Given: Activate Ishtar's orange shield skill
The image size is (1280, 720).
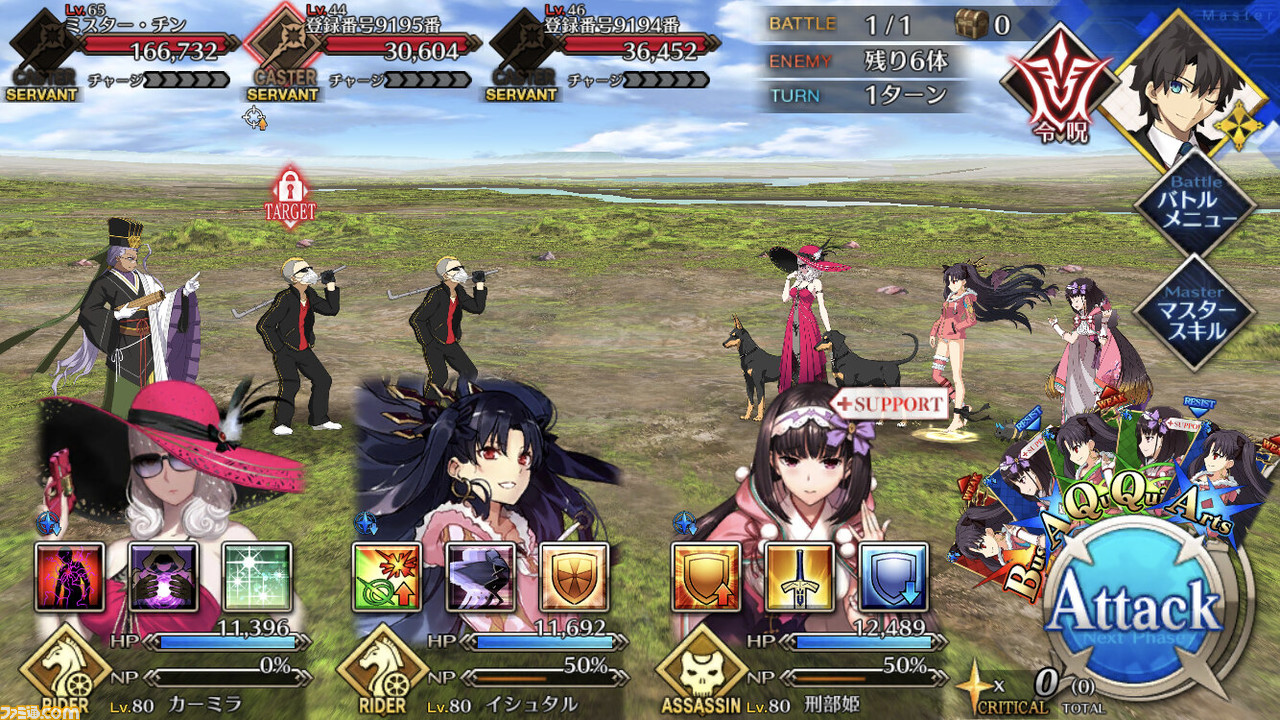Looking at the screenshot, I should pyautogui.click(x=574, y=577).
